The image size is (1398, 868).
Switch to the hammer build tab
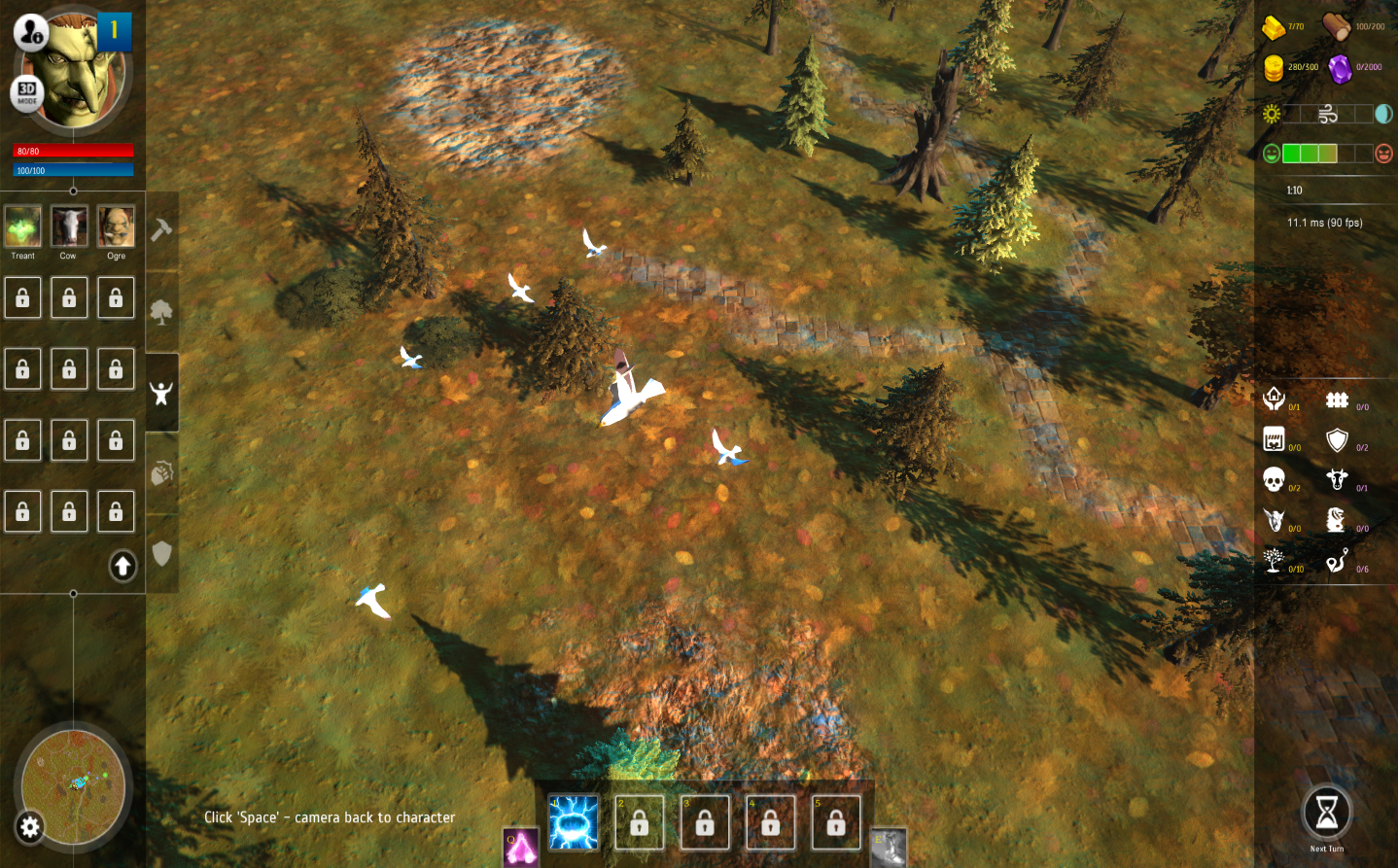pyautogui.click(x=161, y=229)
